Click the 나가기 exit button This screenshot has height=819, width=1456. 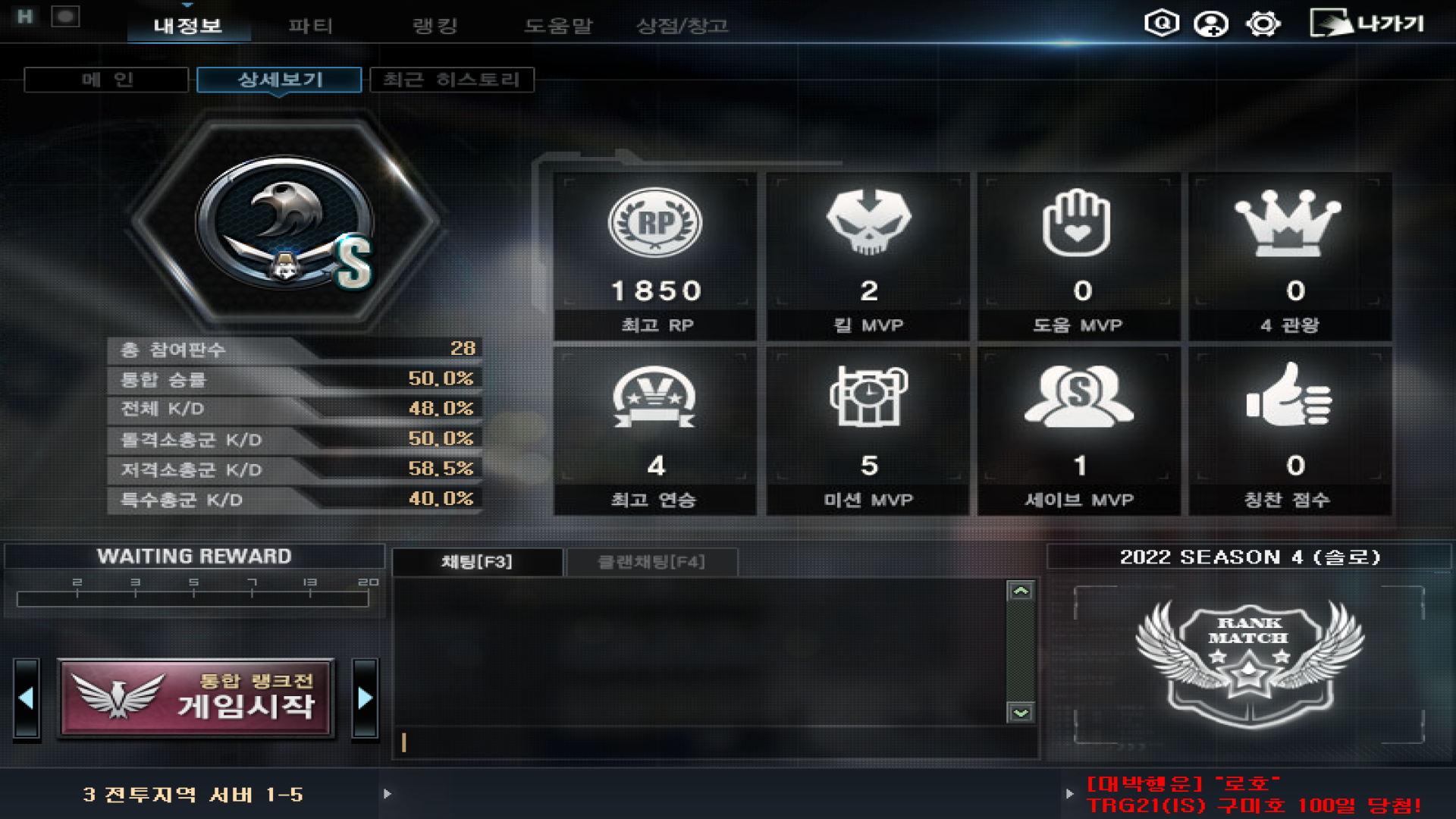click(x=1367, y=24)
